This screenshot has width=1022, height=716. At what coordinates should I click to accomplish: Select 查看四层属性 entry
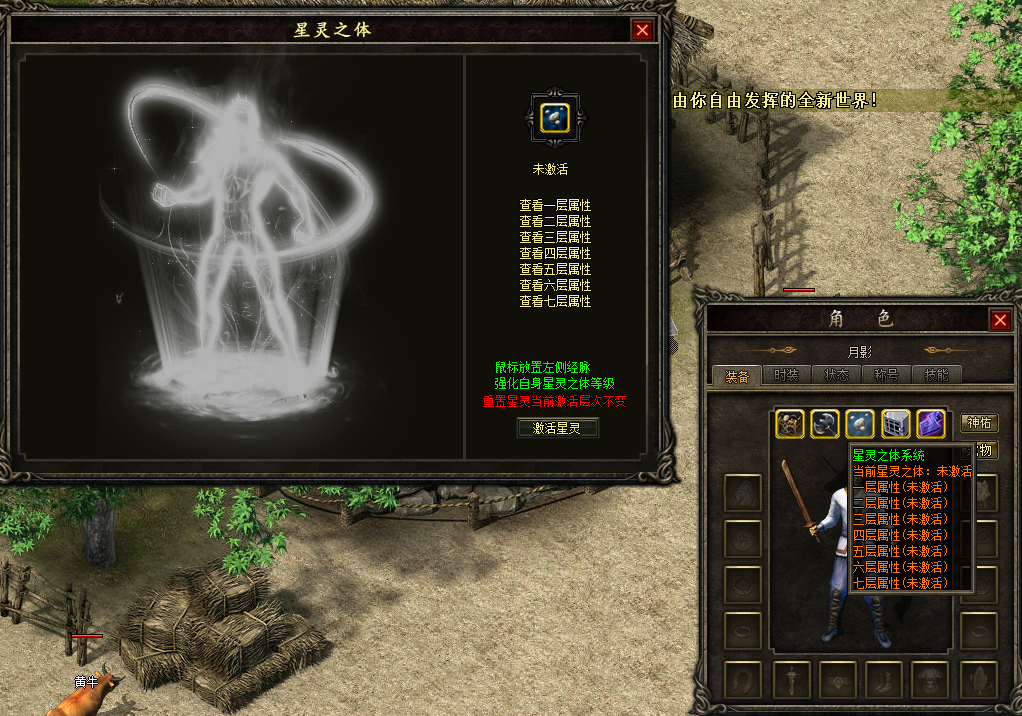click(555, 253)
